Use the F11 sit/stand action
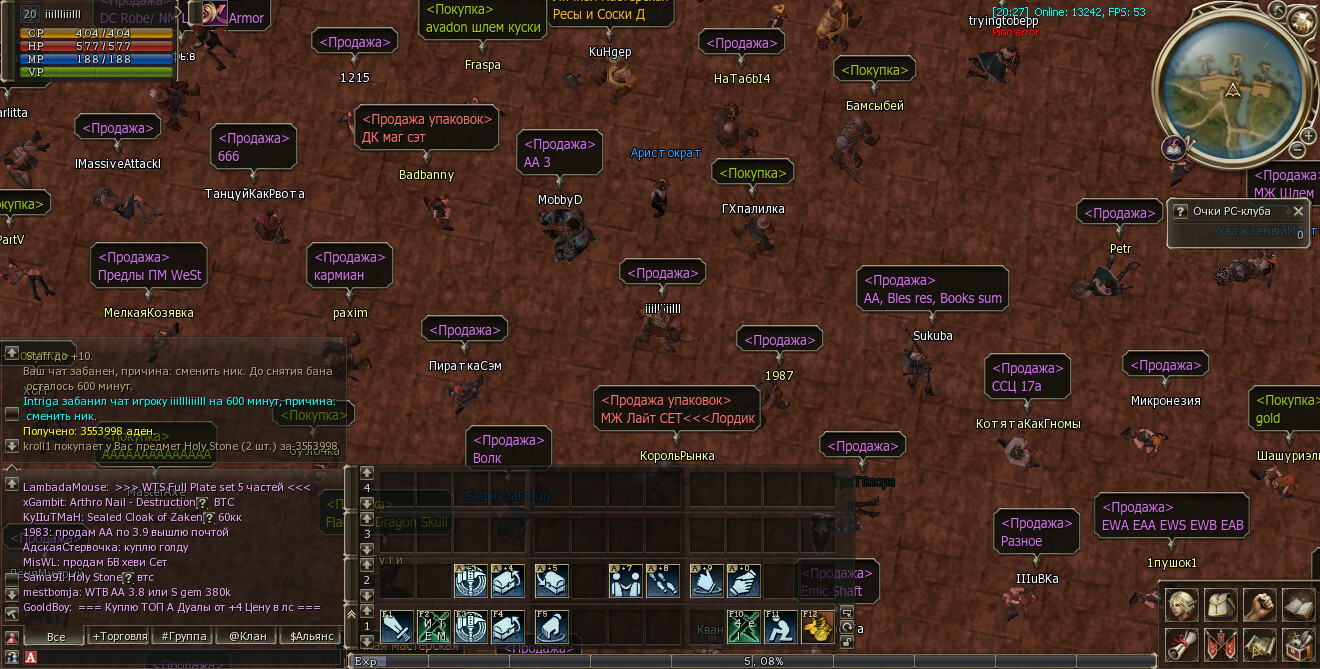This screenshot has width=1320, height=669. pos(781,627)
